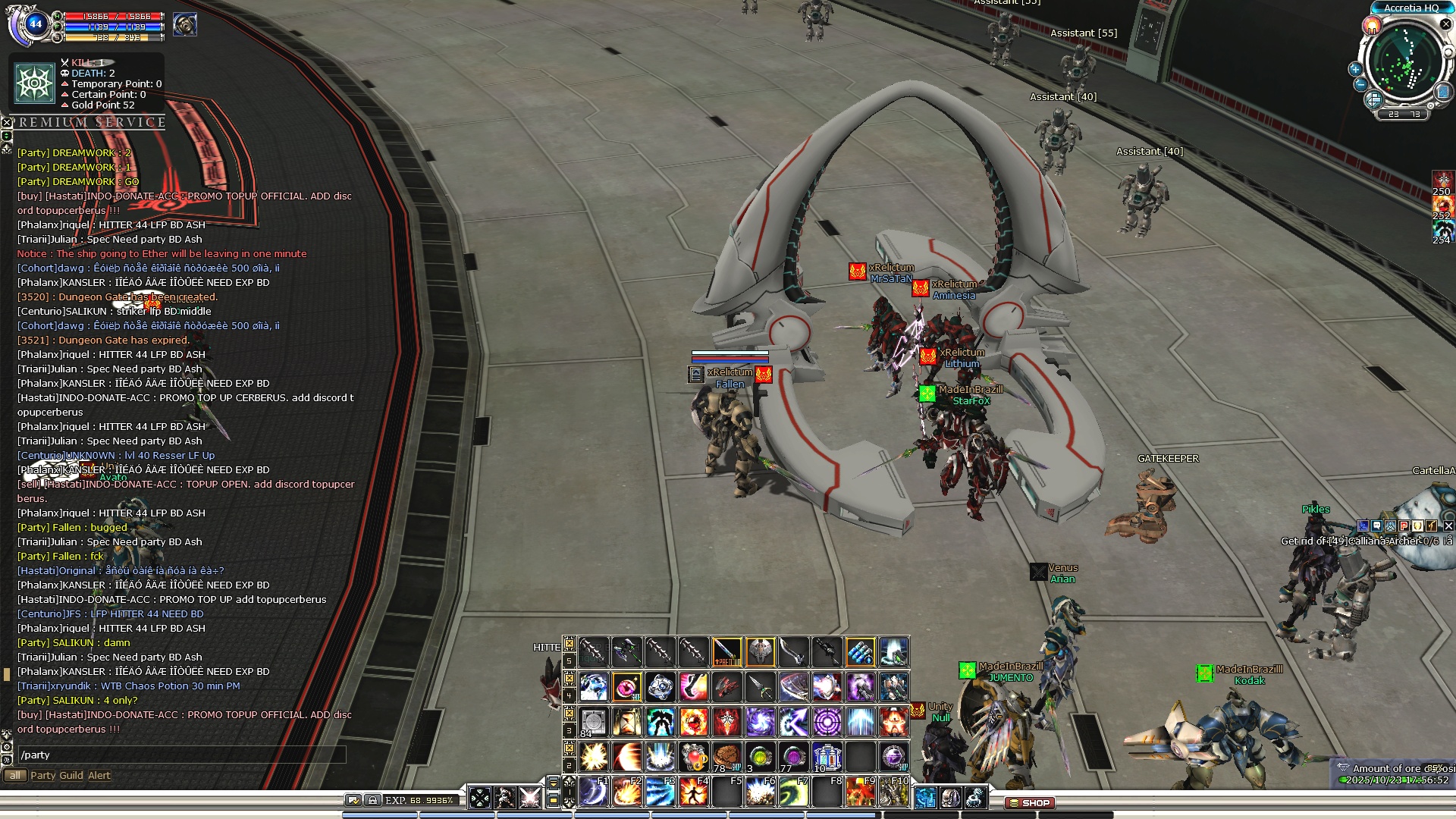Click the eye emblem in the kill tracker

[34, 83]
